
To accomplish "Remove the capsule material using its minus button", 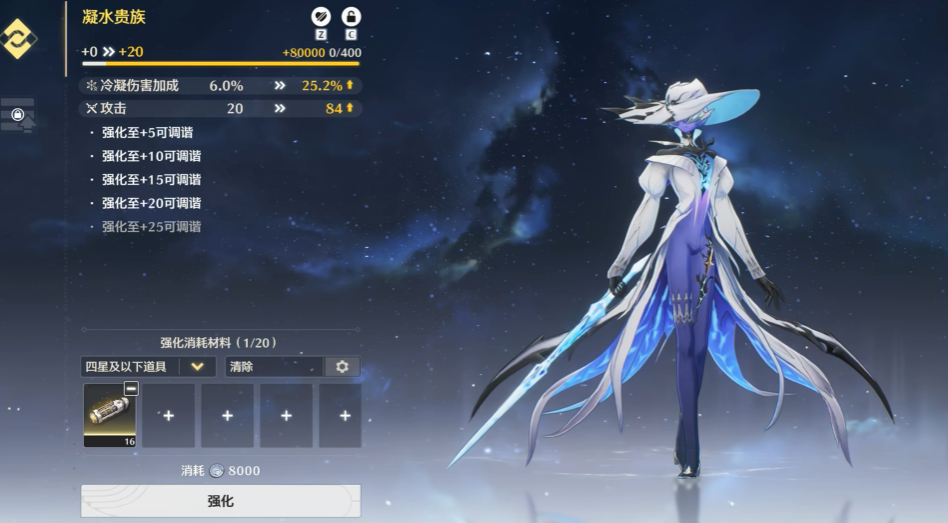I will pos(131,389).
